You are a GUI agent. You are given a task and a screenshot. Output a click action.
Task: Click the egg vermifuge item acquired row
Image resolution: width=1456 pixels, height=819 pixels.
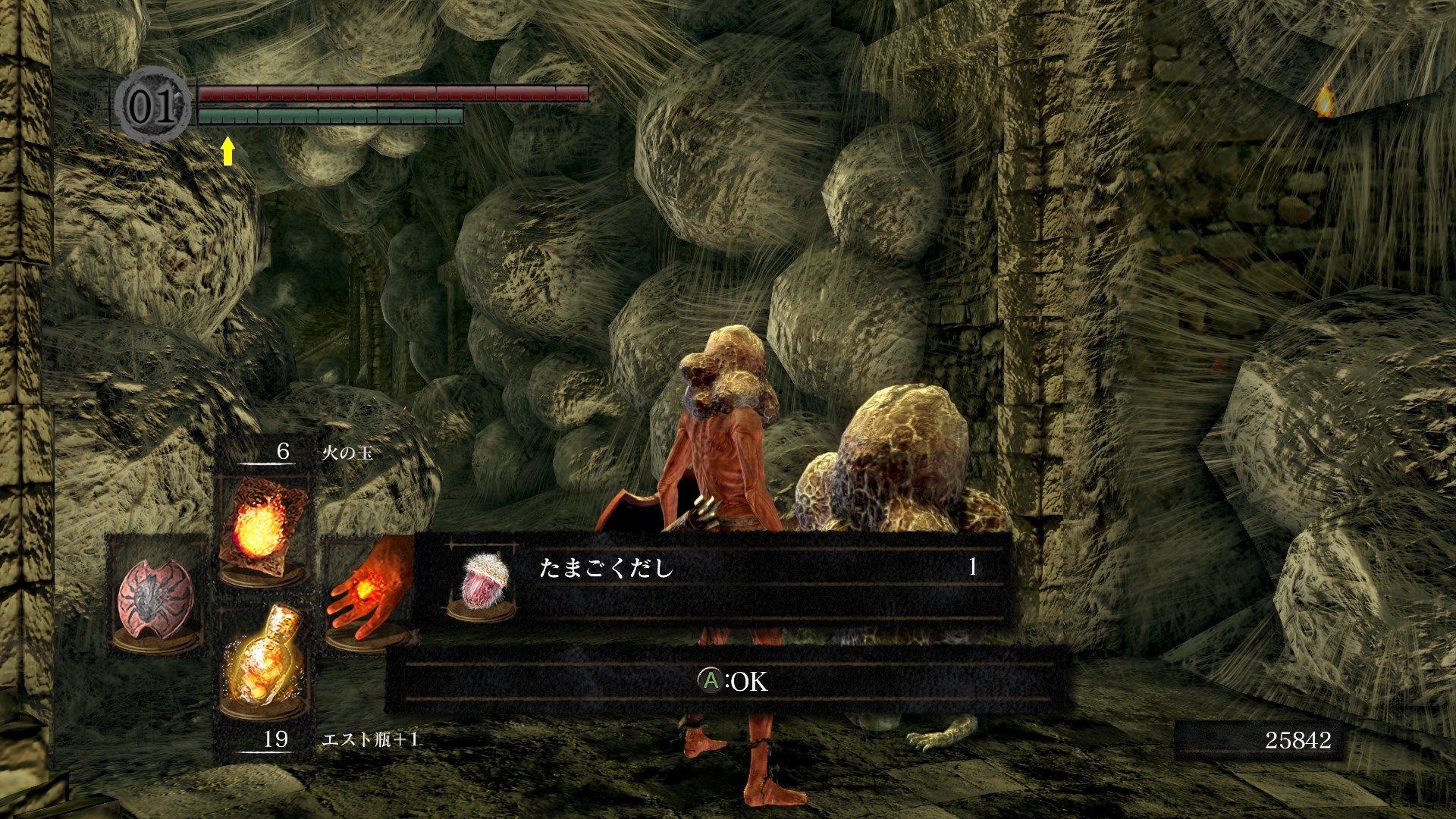click(x=713, y=578)
